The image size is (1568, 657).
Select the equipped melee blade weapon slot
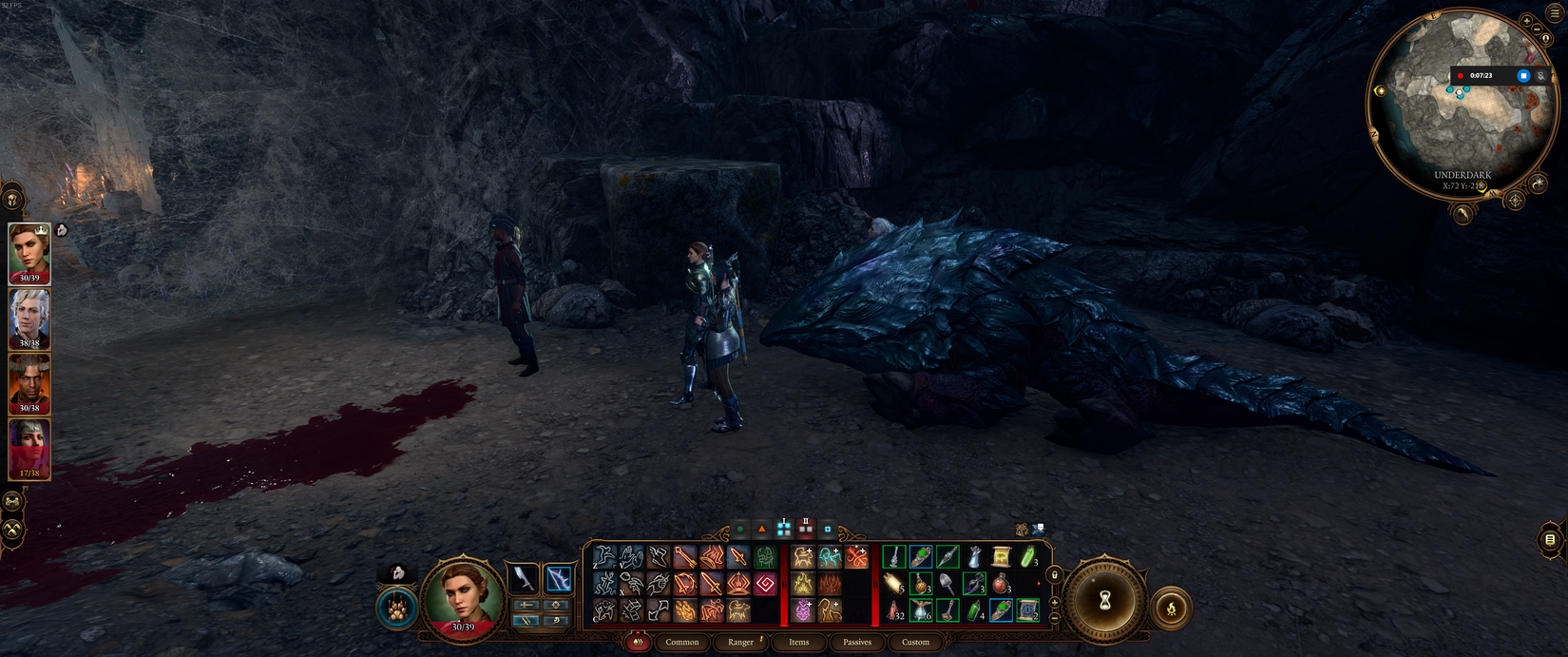[525, 577]
